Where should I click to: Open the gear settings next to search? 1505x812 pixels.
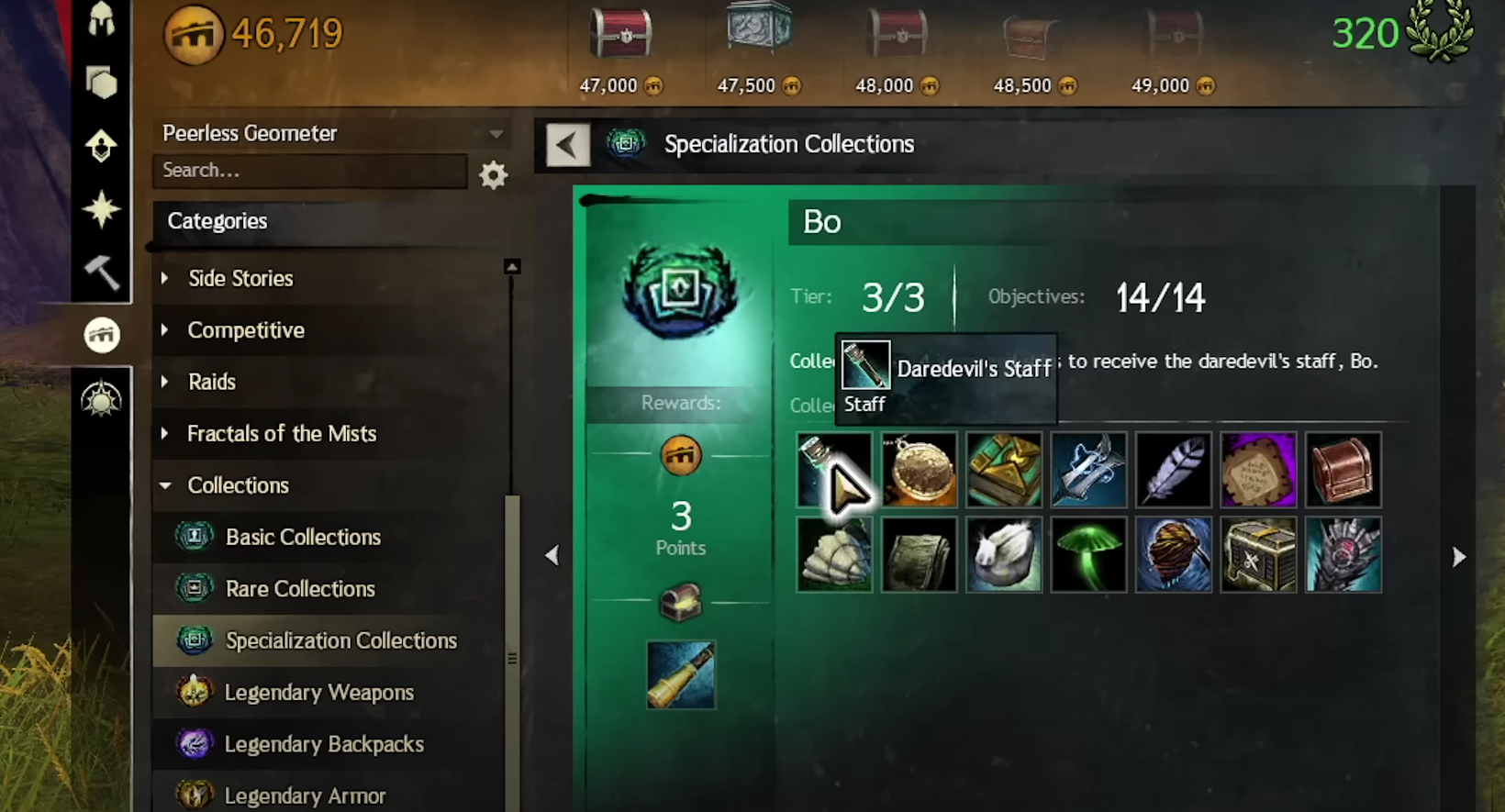pos(494,174)
